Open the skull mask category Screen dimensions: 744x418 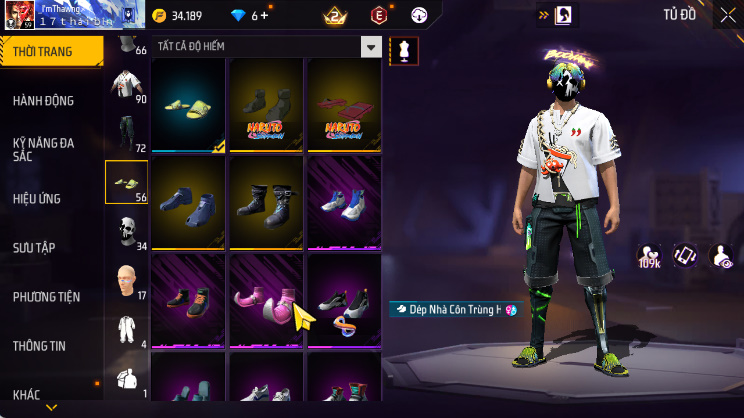point(127,230)
